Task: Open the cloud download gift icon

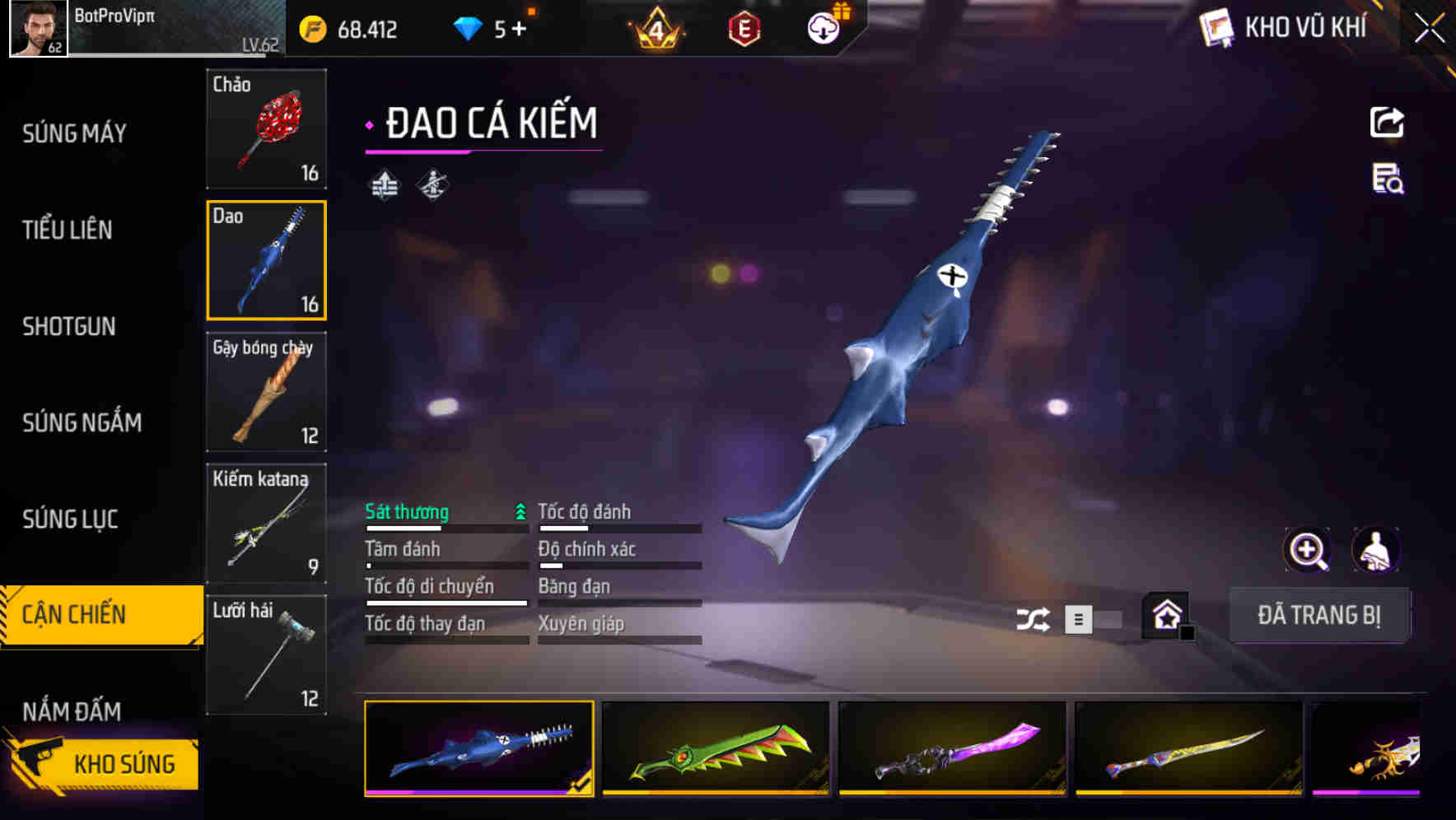Action: [x=823, y=26]
